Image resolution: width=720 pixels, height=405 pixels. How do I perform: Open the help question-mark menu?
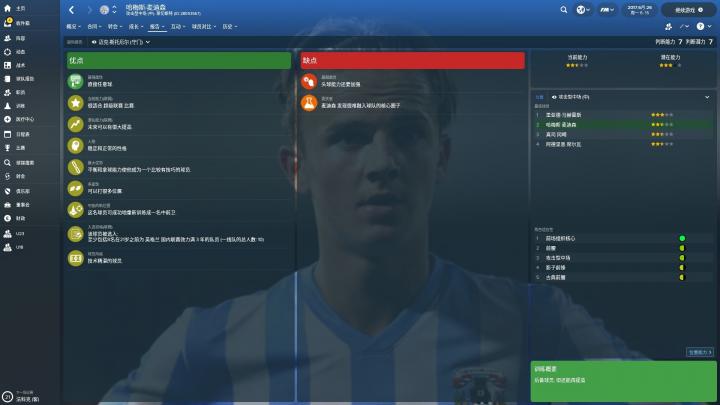(702, 27)
